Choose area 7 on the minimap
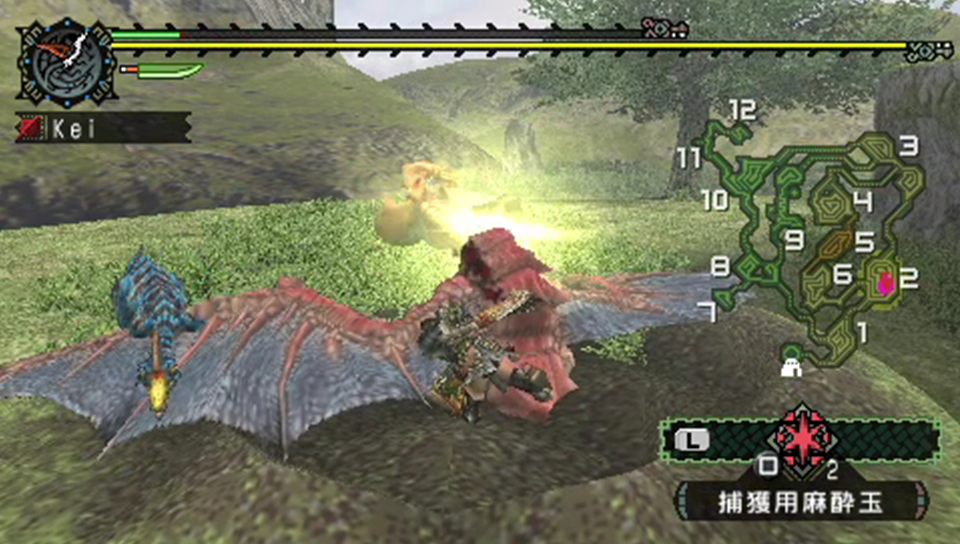Screen dimensions: 960x544 pos(708,312)
